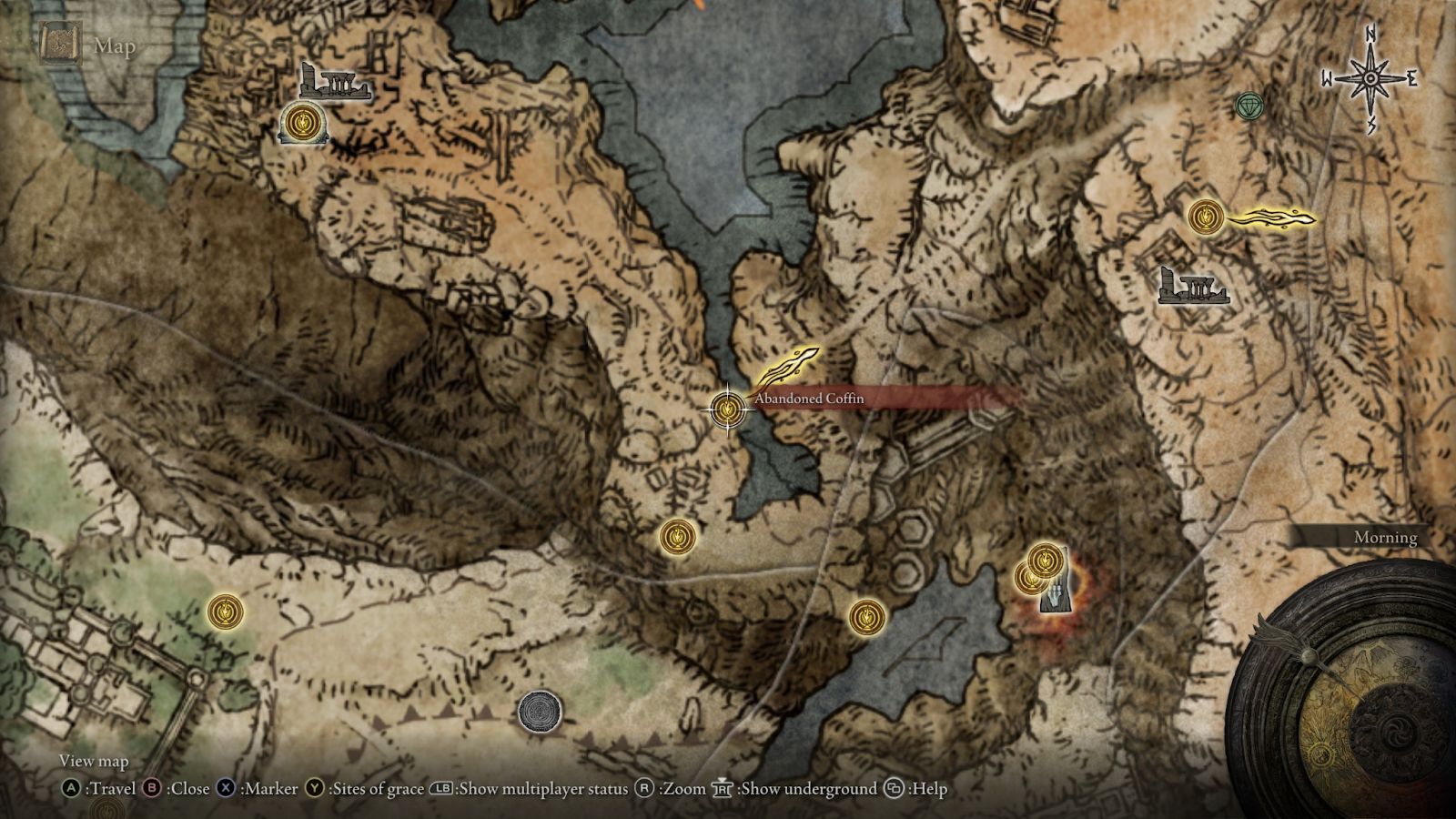Select the ruins landmark below the guidance-ray grace
Image resolution: width=1456 pixels, height=819 pixels.
tap(1193, 286)
